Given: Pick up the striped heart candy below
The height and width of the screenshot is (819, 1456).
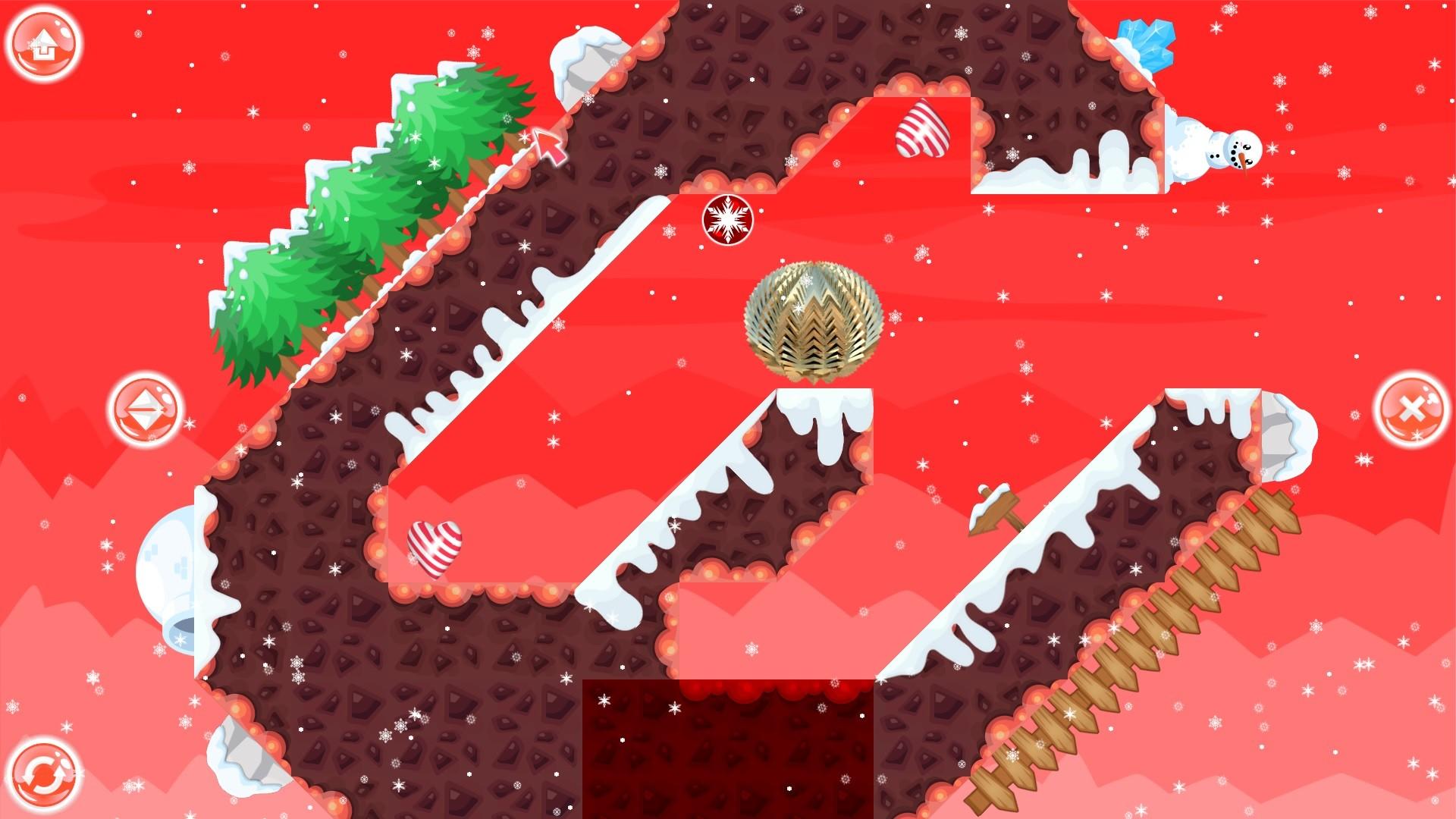Looking at the screenshot, I should point(434,550).
